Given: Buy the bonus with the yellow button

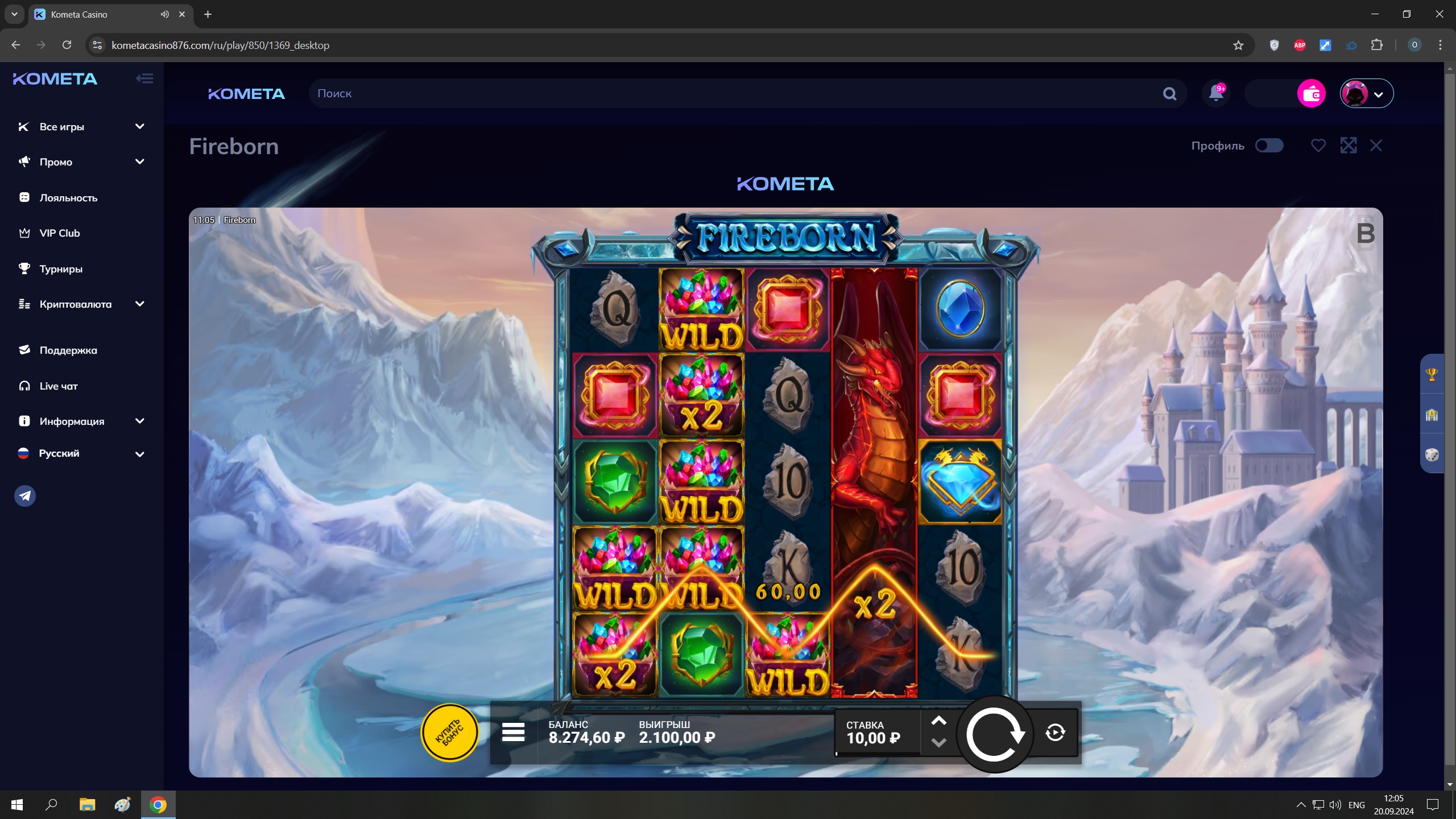Looking at the screenshot, I should pos(449,733).
